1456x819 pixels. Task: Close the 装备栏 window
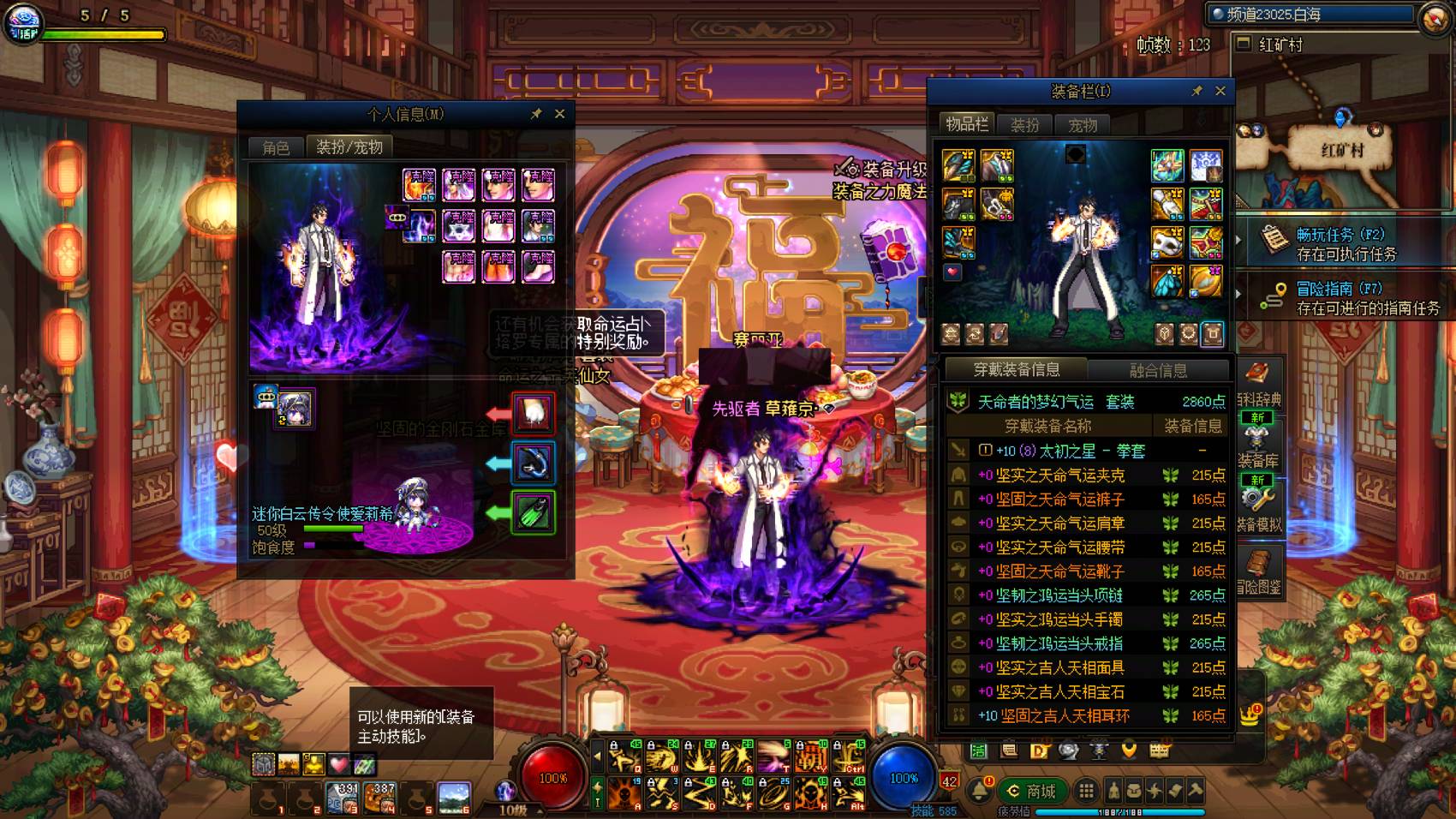[1220, 91]
